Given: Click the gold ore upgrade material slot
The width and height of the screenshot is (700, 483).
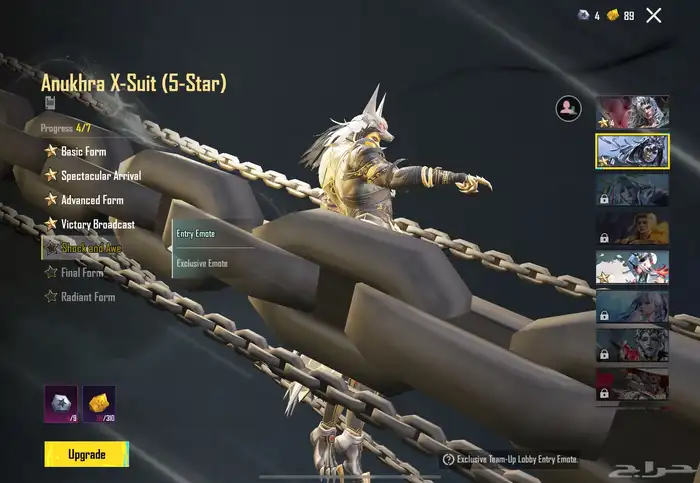Looking at the screenshot, I should (x=98, y=403).
